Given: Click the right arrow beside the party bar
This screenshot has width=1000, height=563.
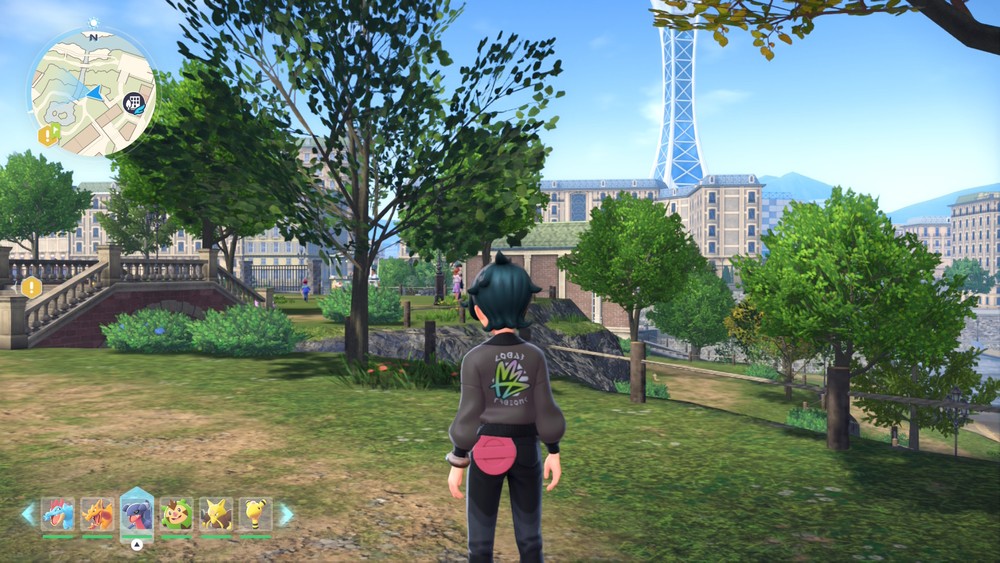Looking at the screenshot, I should pos(286,514).
